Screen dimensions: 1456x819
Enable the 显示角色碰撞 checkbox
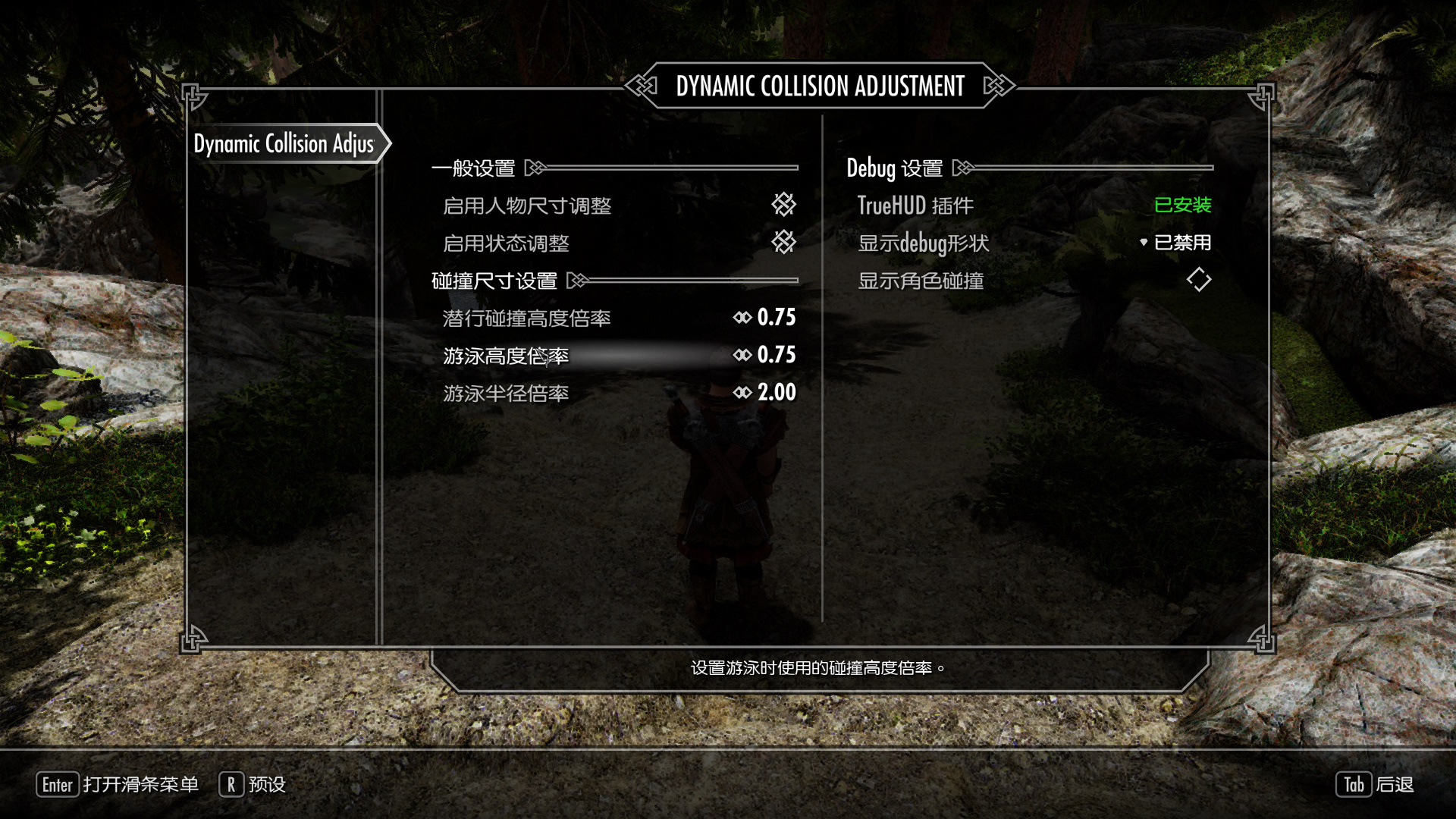(x=1198, y=281)
